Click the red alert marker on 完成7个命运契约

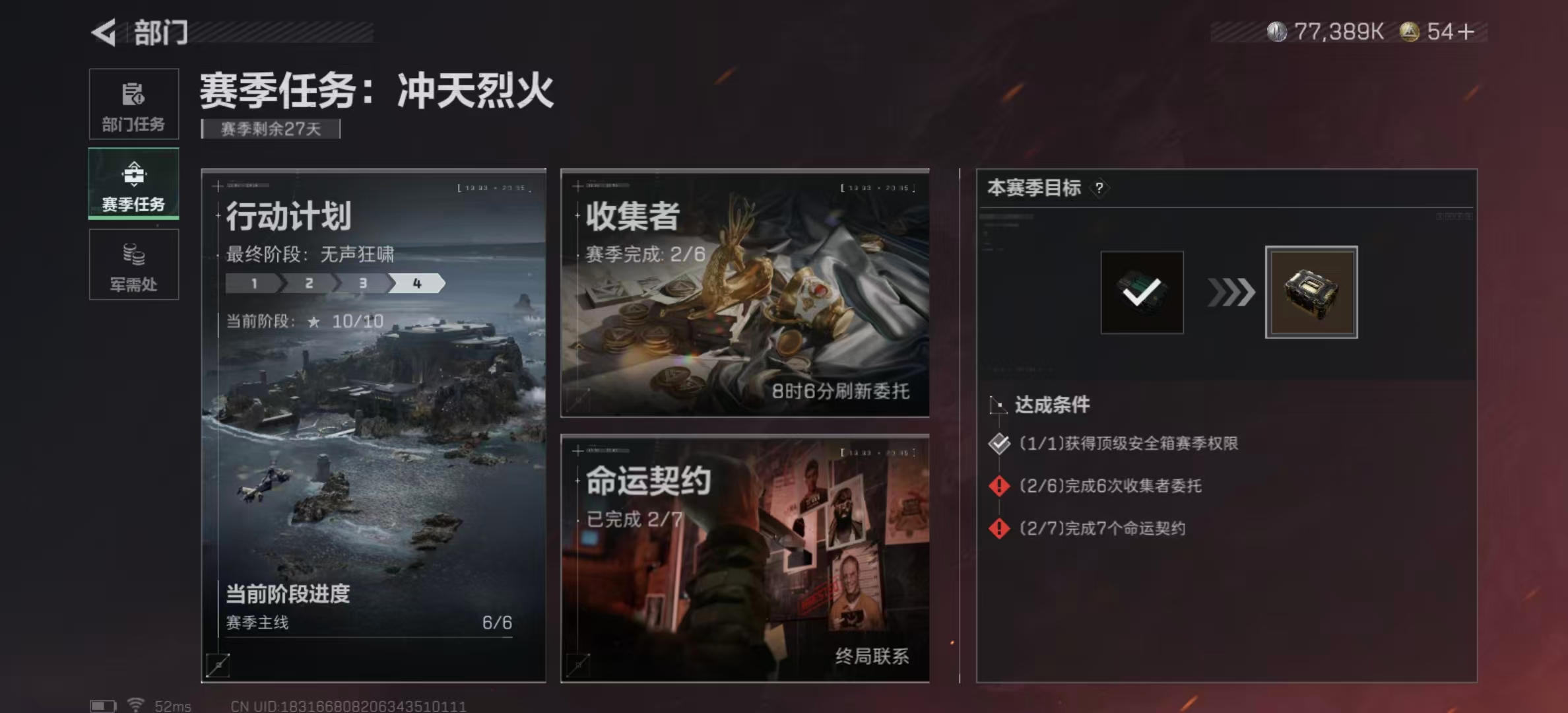(x=998, y=528)
